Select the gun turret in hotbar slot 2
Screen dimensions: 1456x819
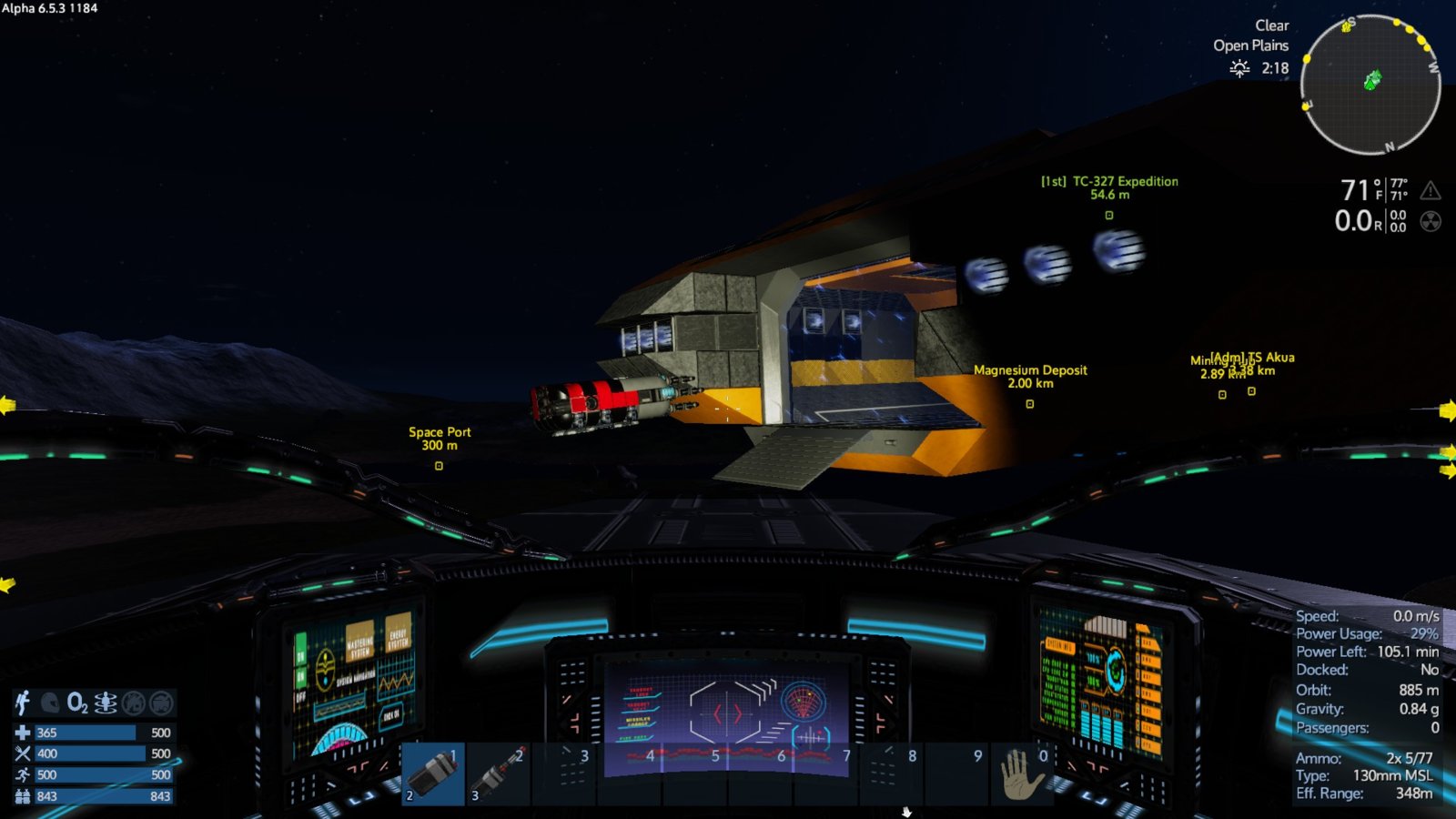click(x=499, y=773)
